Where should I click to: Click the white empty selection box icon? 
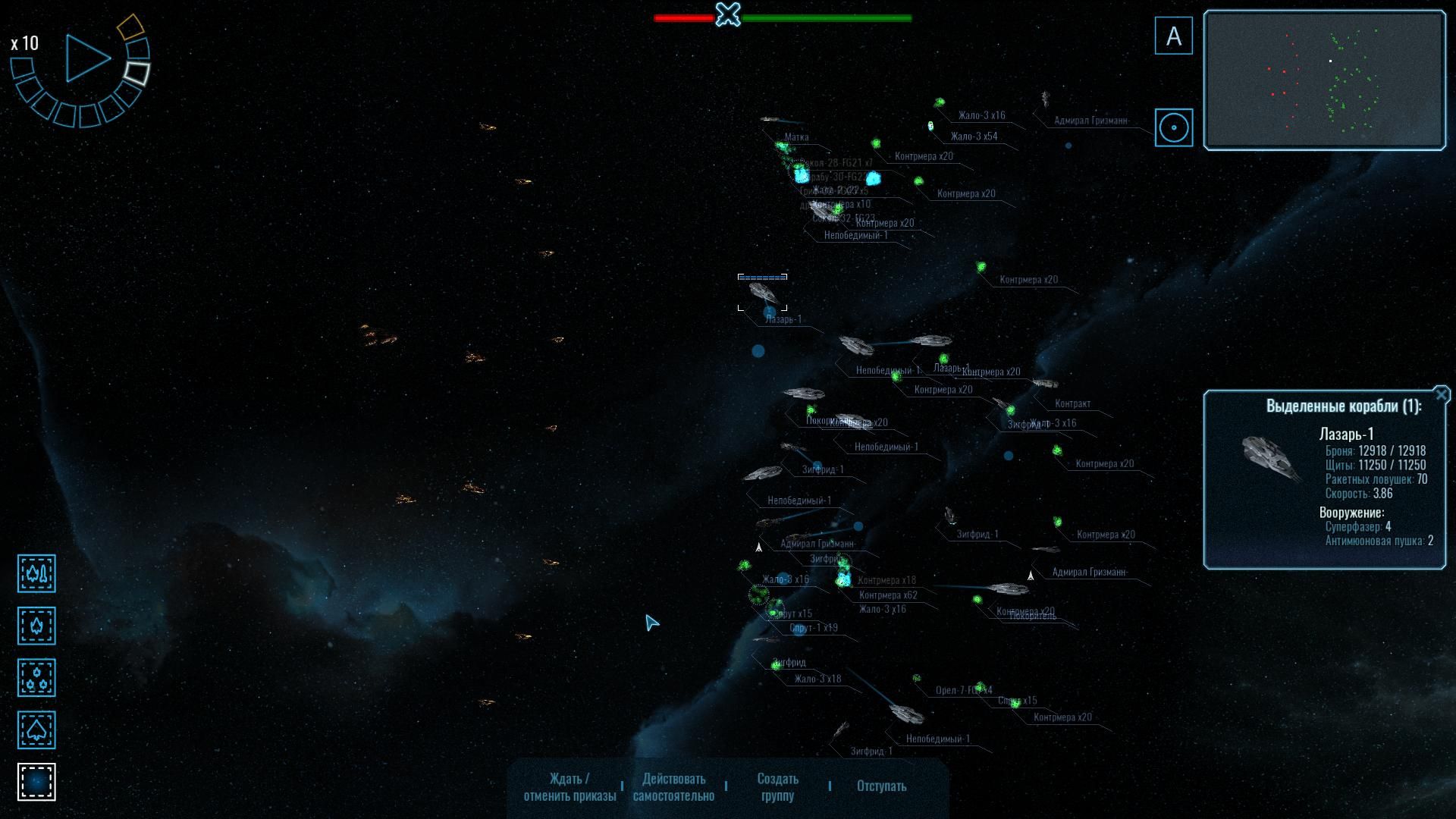coord(36,782)
